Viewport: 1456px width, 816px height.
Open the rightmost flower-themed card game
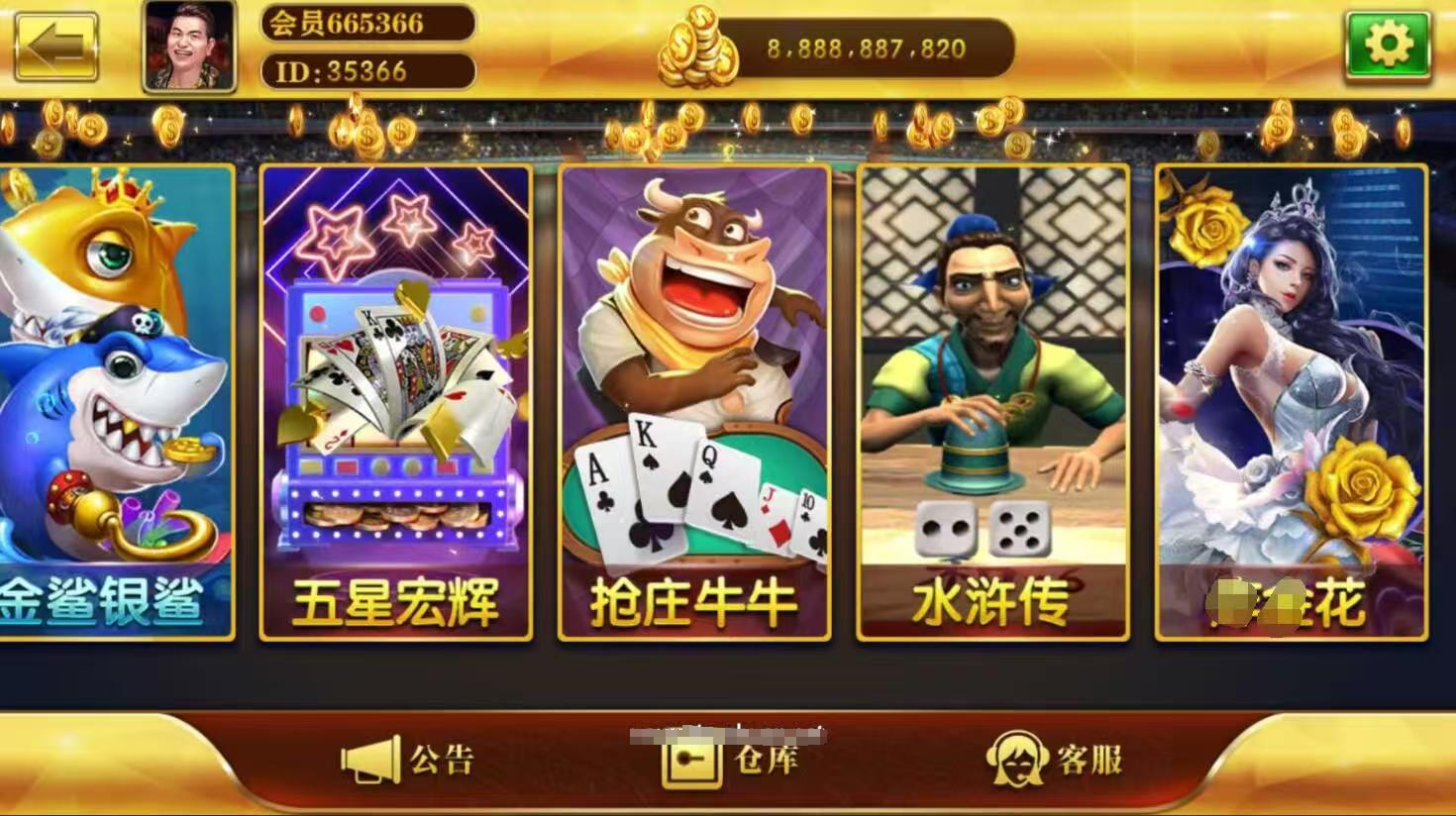pos(1288,396)
